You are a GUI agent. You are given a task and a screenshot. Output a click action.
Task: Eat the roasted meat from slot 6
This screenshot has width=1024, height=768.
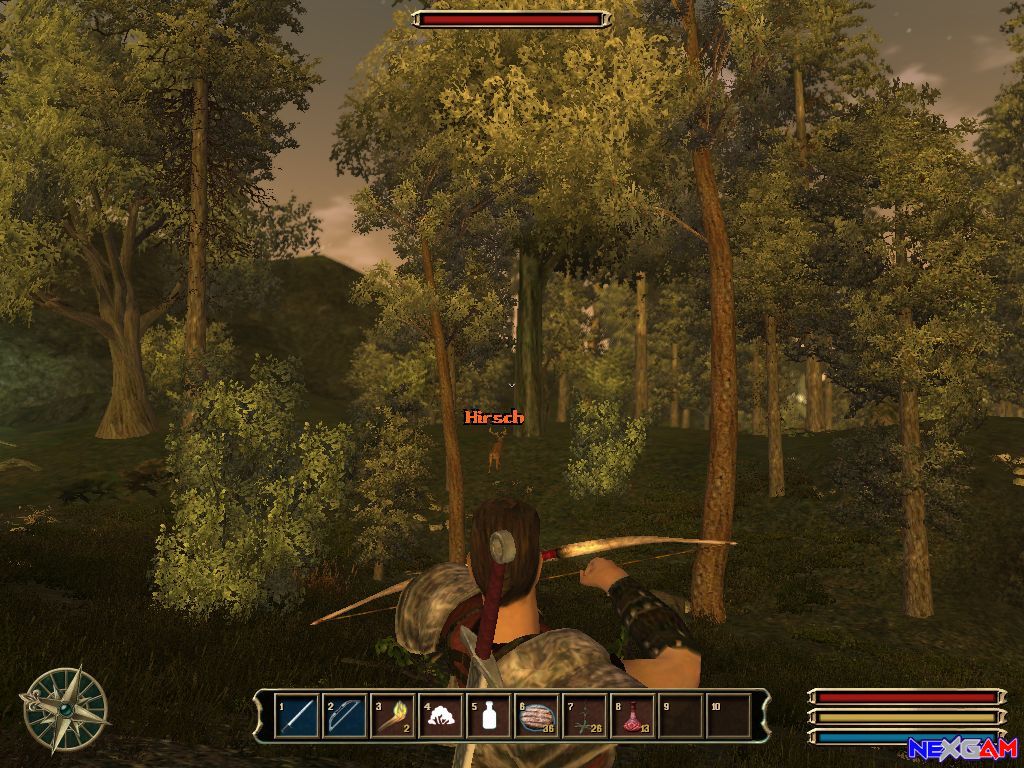[538, 716]
